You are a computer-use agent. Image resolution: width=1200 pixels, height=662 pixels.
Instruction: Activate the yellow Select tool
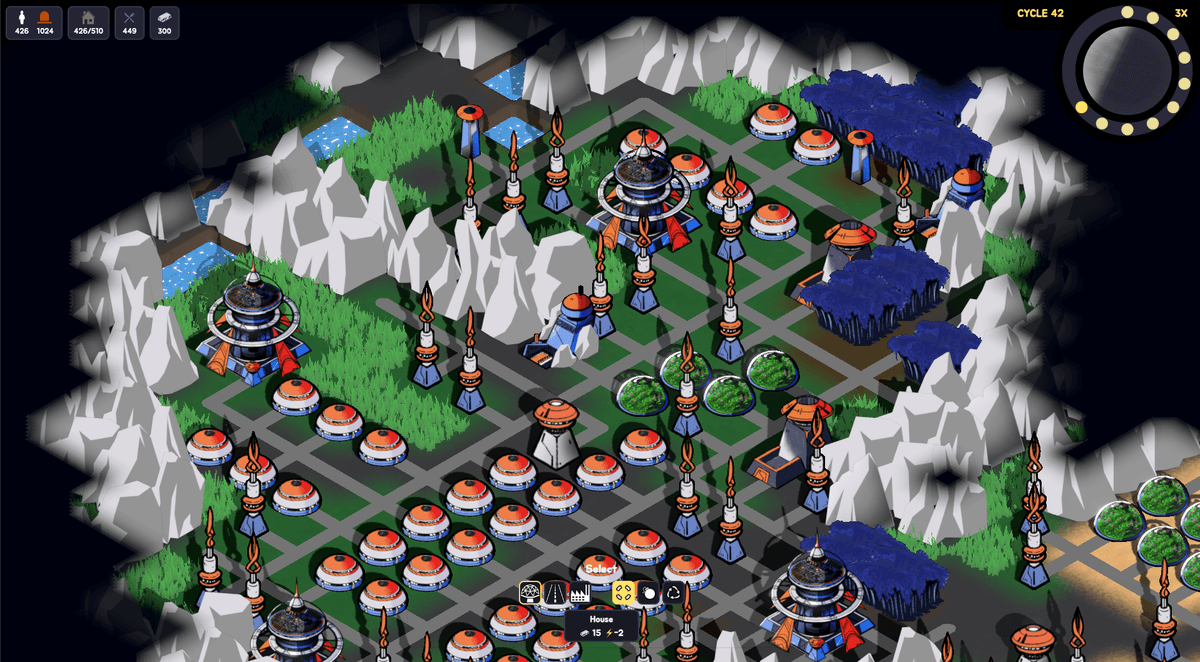coord(623,592)
